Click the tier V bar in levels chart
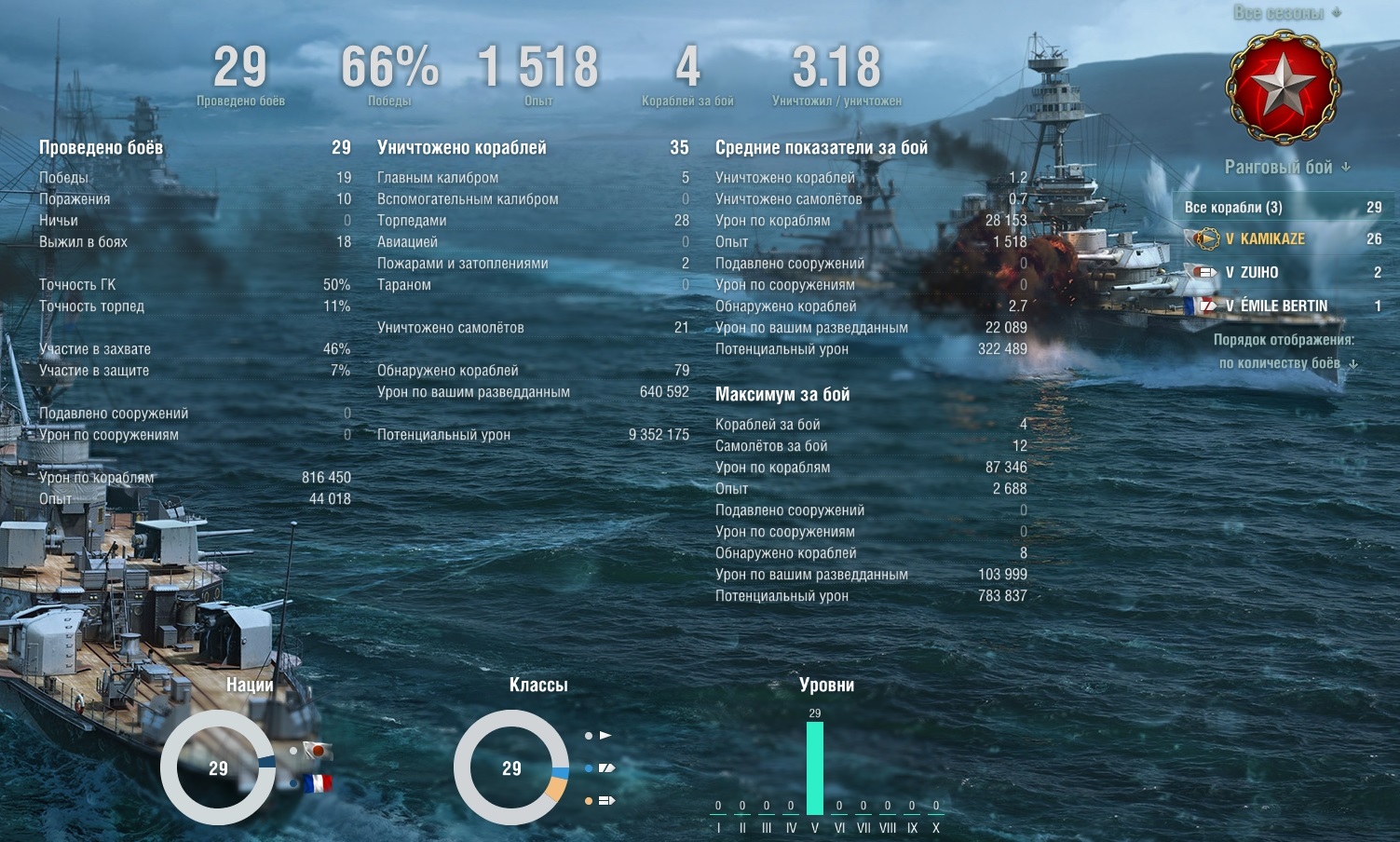This screenshot has height=842, width=1400. pos(815,768)
